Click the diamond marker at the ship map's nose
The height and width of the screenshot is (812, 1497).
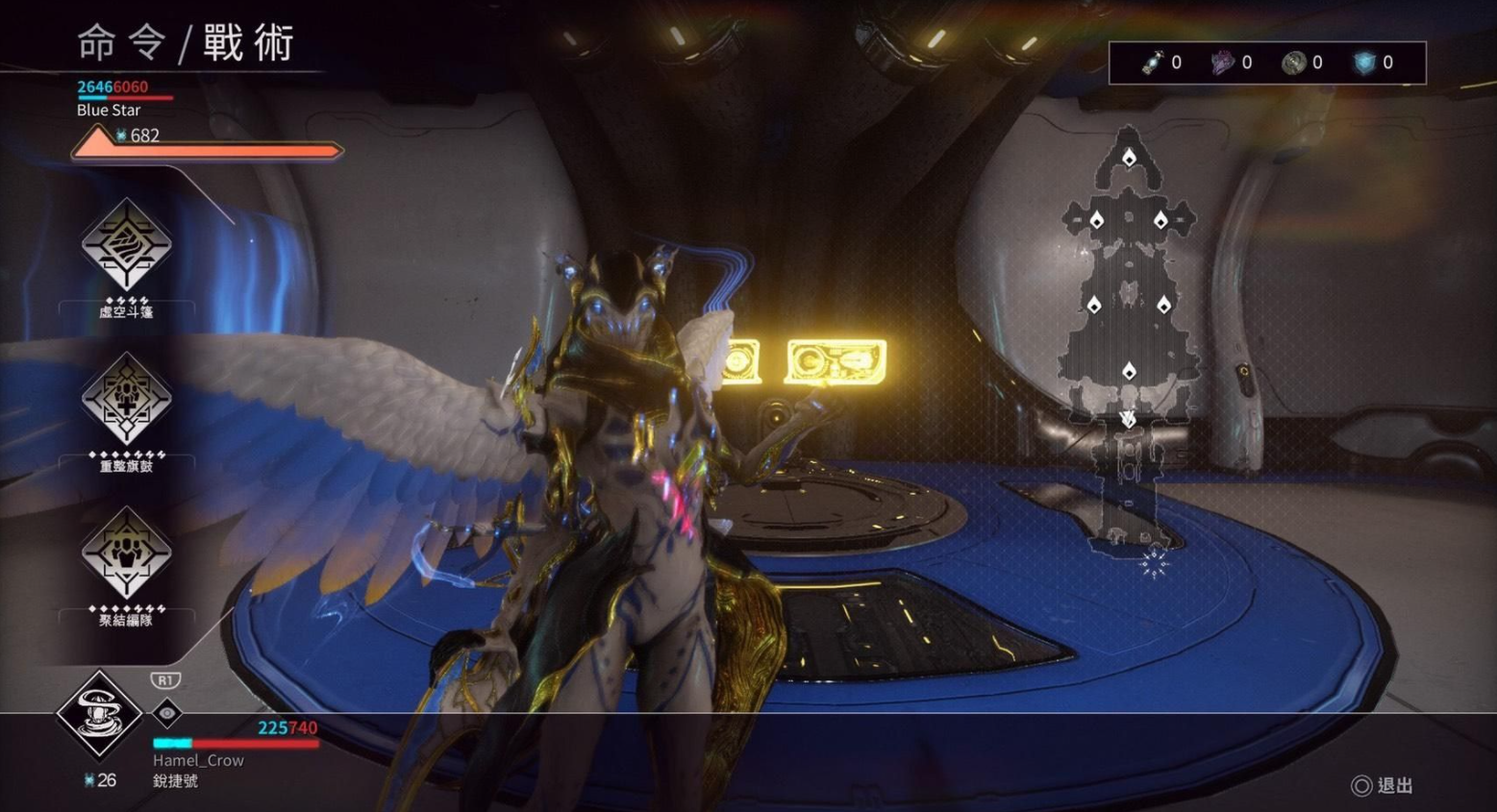(x=1130, y=158)
